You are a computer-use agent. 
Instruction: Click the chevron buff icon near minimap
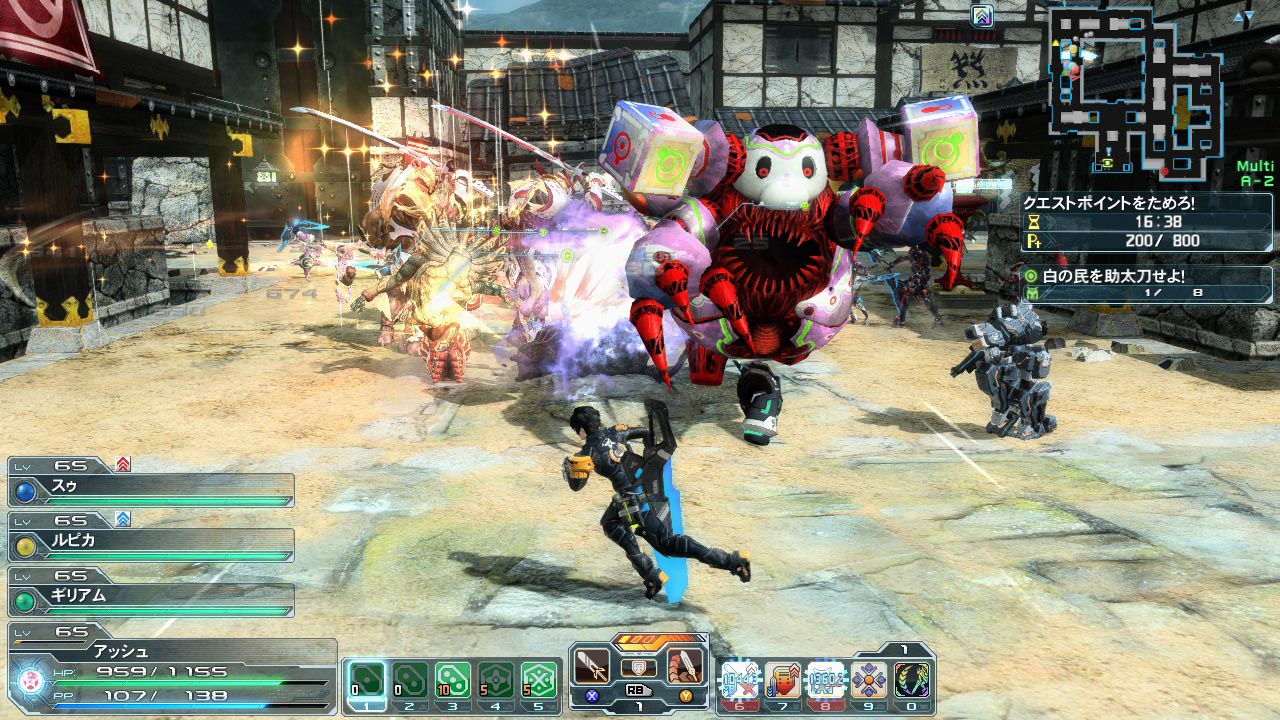pyautogui.click(x=982, y=16)
